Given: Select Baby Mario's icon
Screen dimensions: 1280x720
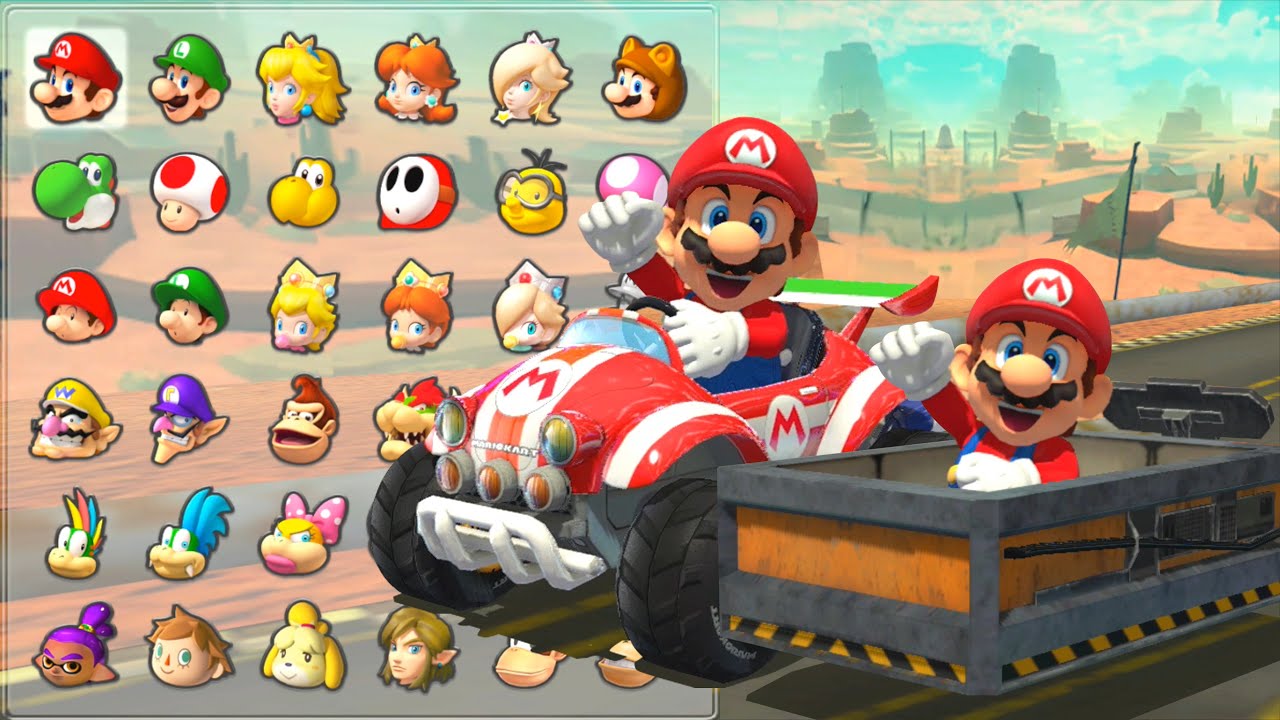Looking at the screenshot, I should click(76, 305).
